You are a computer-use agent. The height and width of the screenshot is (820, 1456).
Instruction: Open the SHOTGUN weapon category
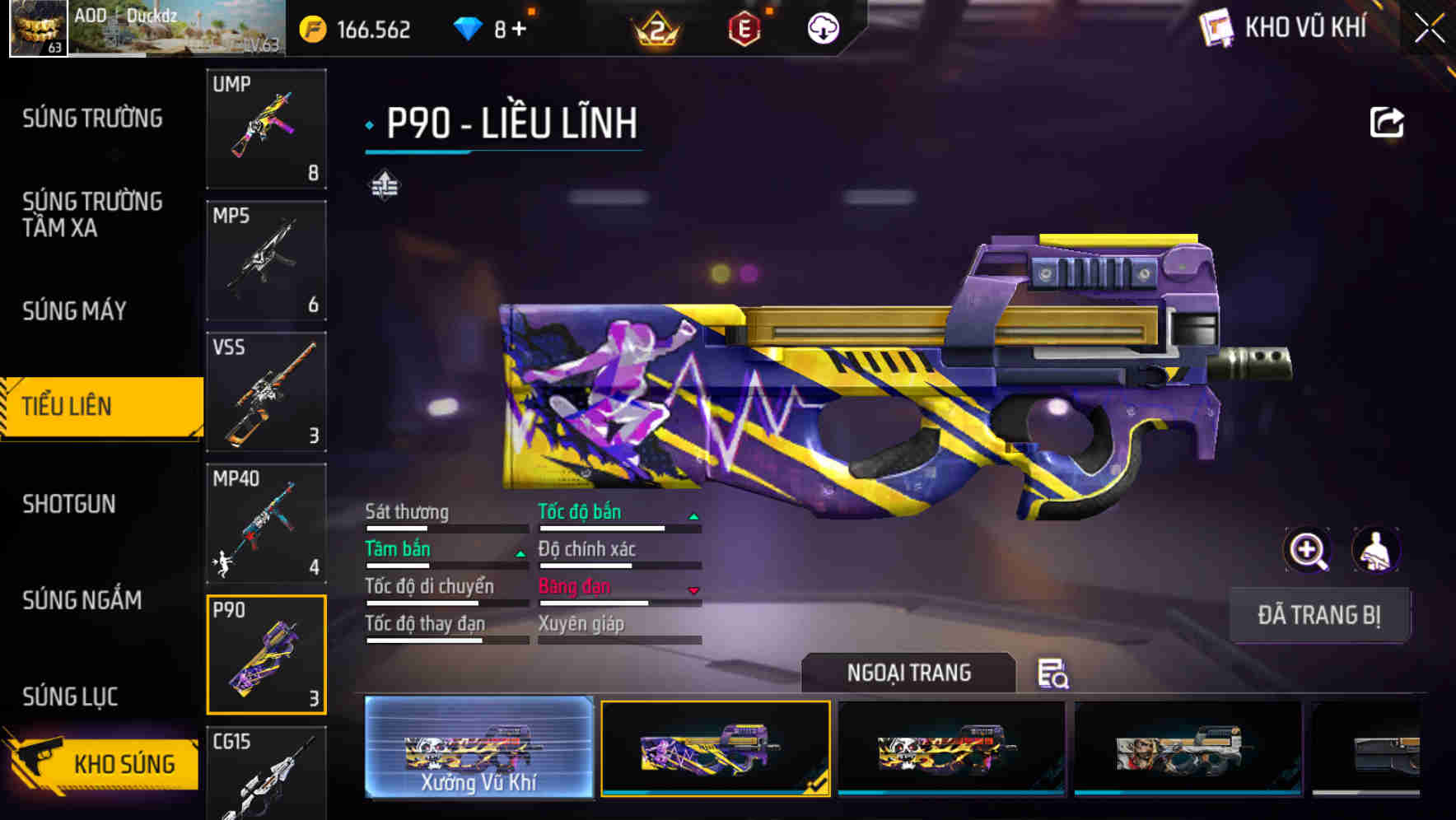coord(70,504)
